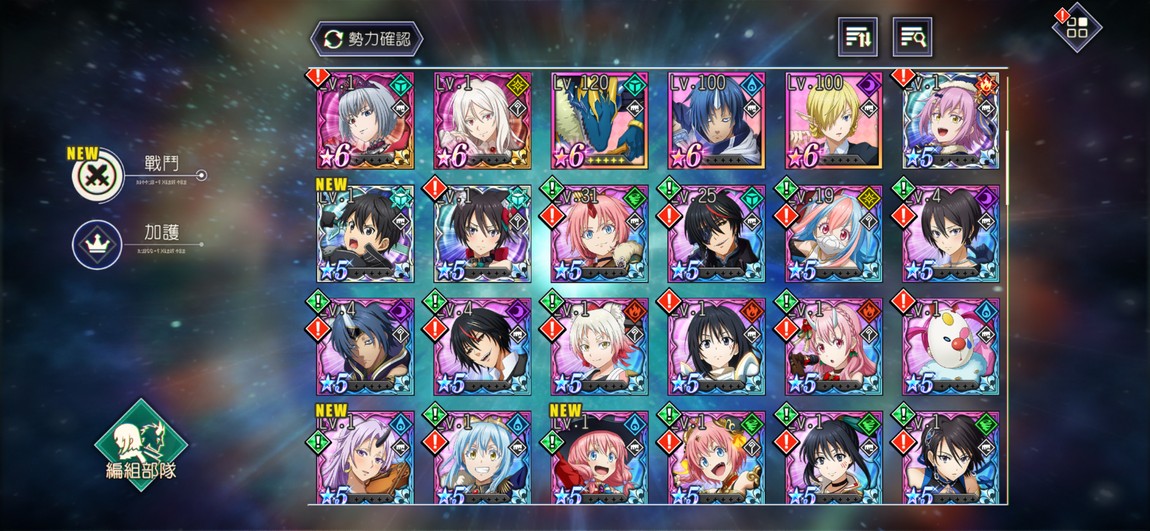Select the white round creature card
Viewport: 1150px width, 531px height.
pyautogui.click(x=951, y=347)
